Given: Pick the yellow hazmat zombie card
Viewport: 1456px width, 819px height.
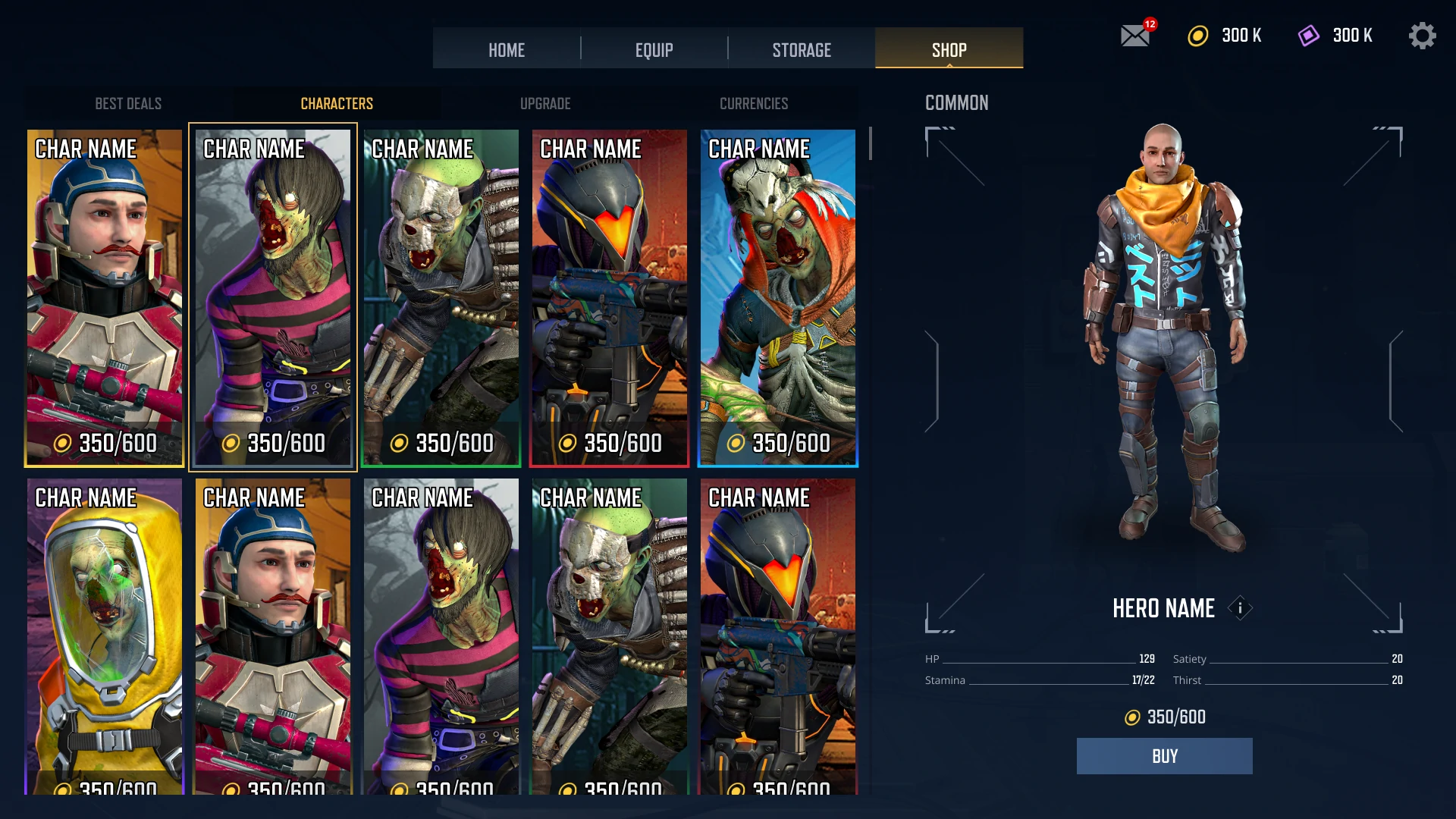Looking at the screenshot, I should tap(105, 637).
